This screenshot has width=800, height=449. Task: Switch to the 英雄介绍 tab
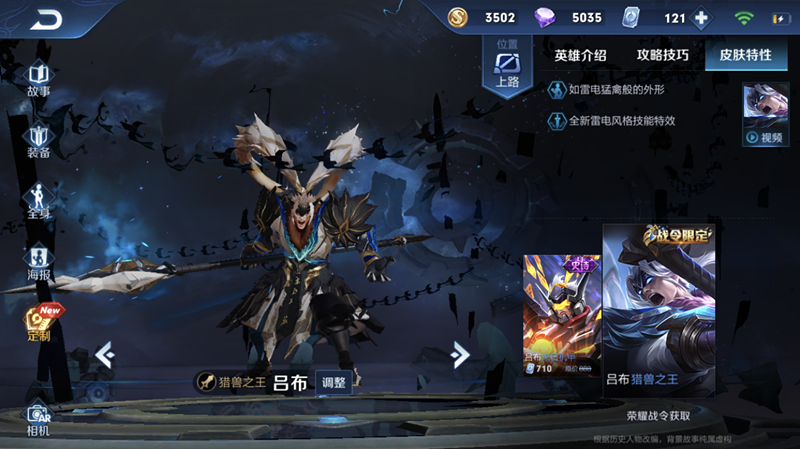(x=580, y=56)
